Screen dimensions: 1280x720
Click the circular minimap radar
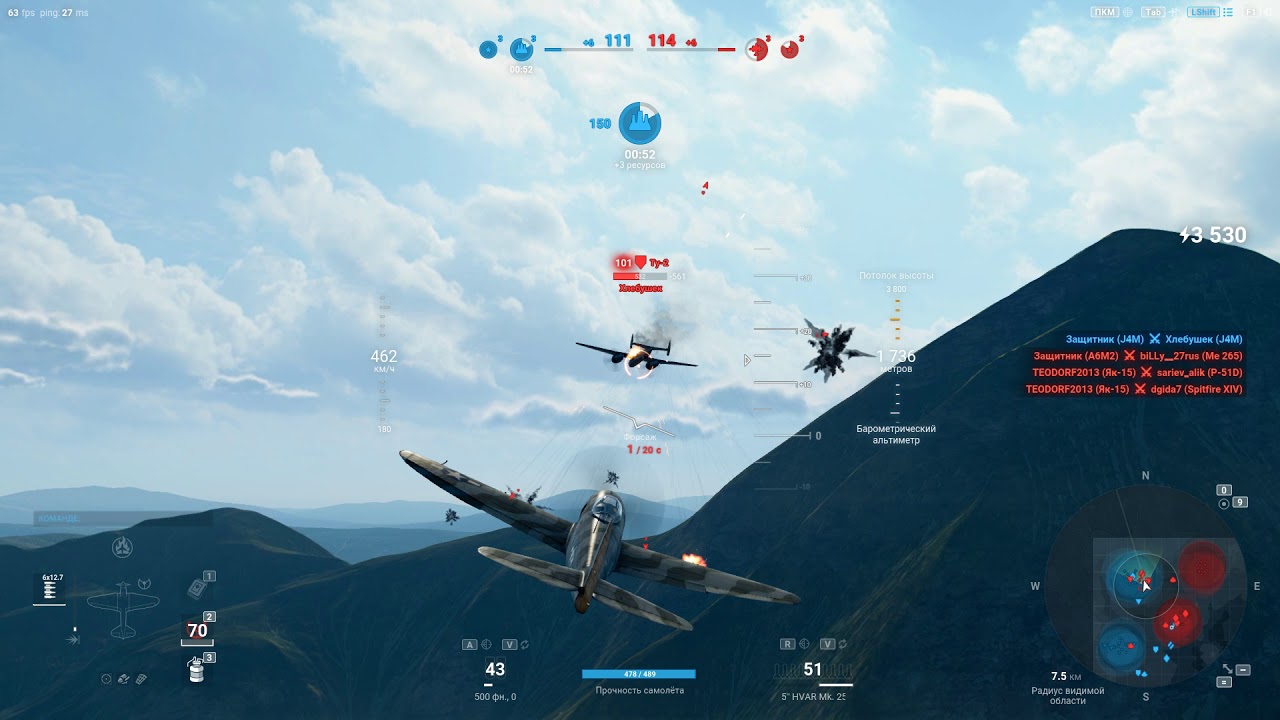click(1145, 585)
